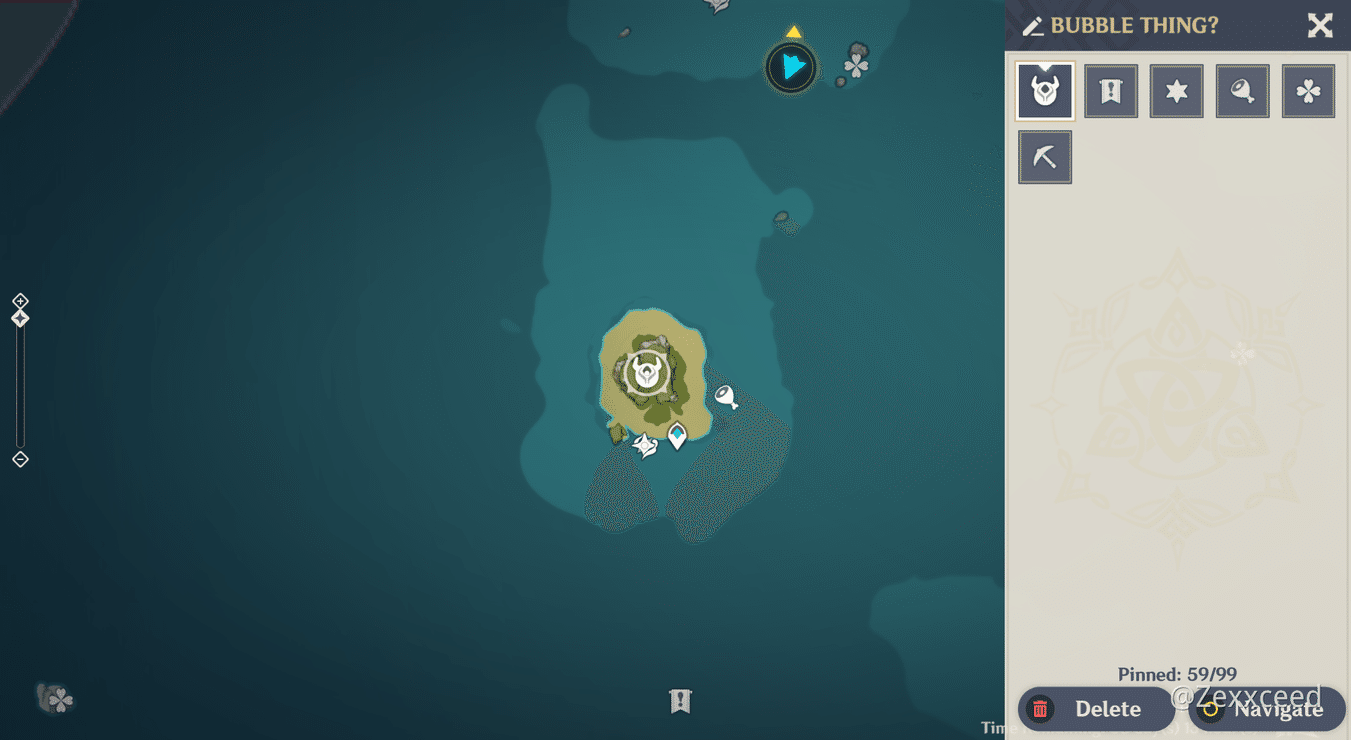This screenshot has width=1351, height=740.
Task: Click the teal custom pin below the island
Action: pos(678,436)
